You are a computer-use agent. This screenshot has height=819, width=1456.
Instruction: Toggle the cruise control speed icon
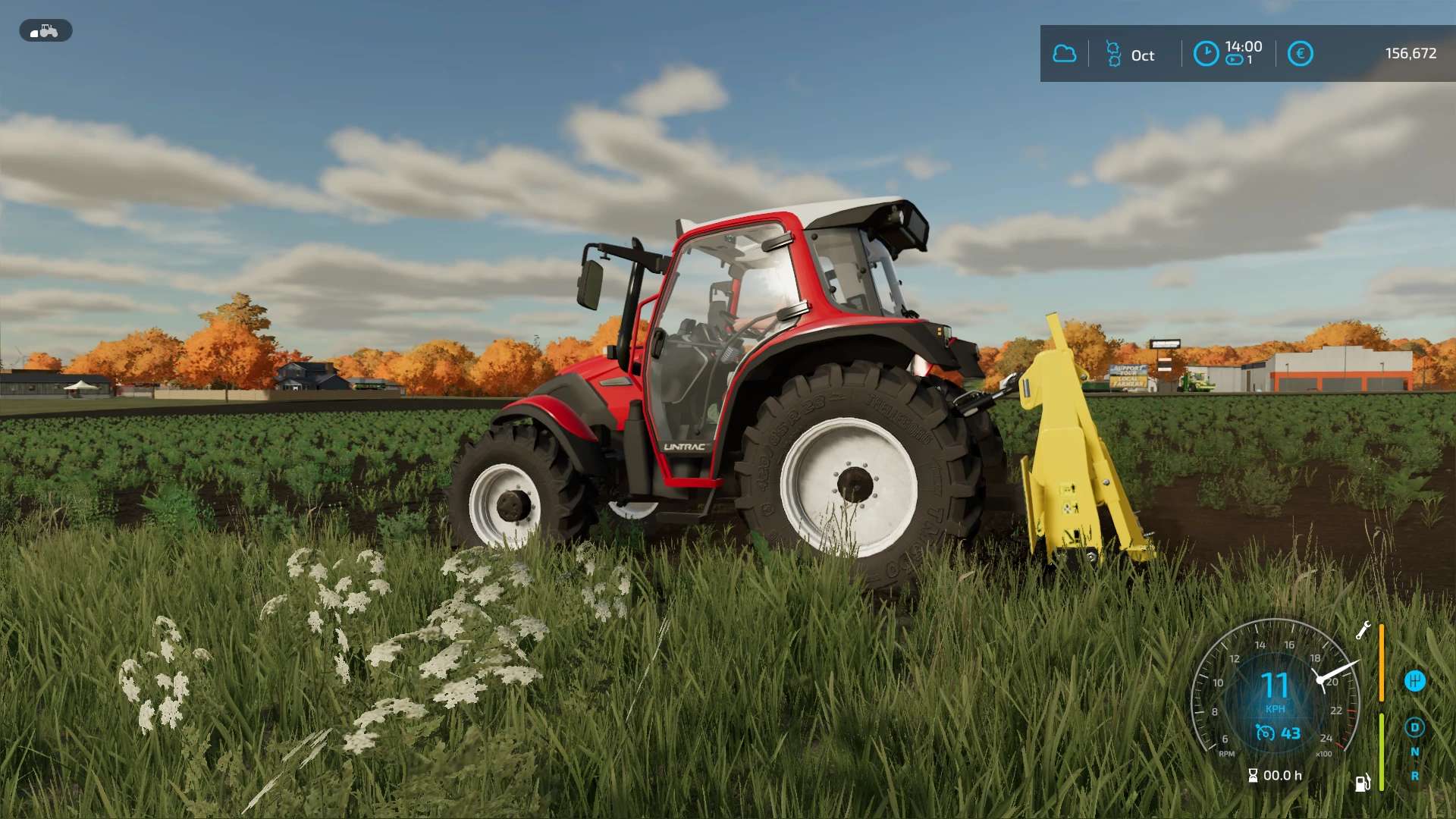(1265, 733)
